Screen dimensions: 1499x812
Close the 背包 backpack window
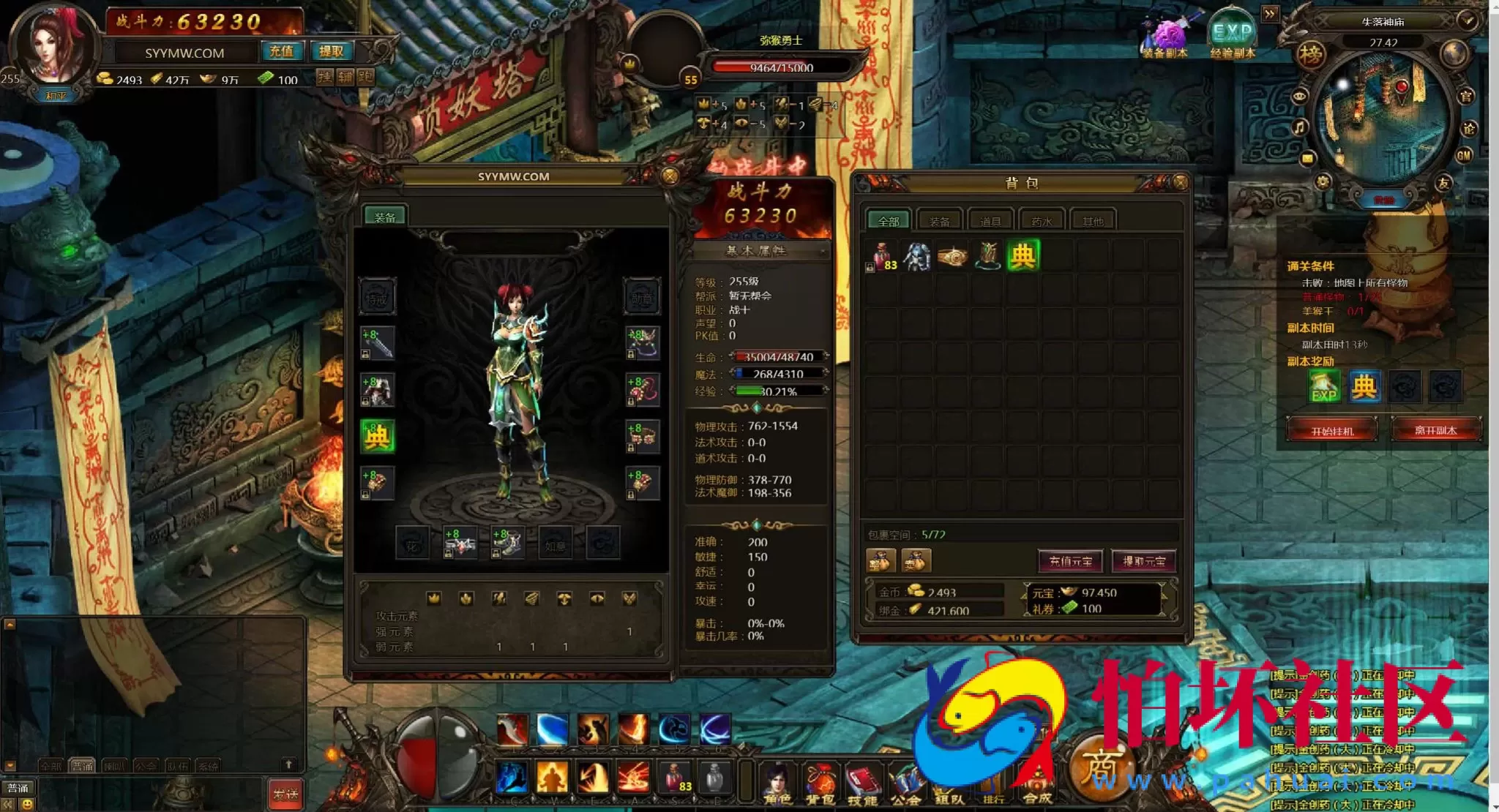tap(1180, 182)
